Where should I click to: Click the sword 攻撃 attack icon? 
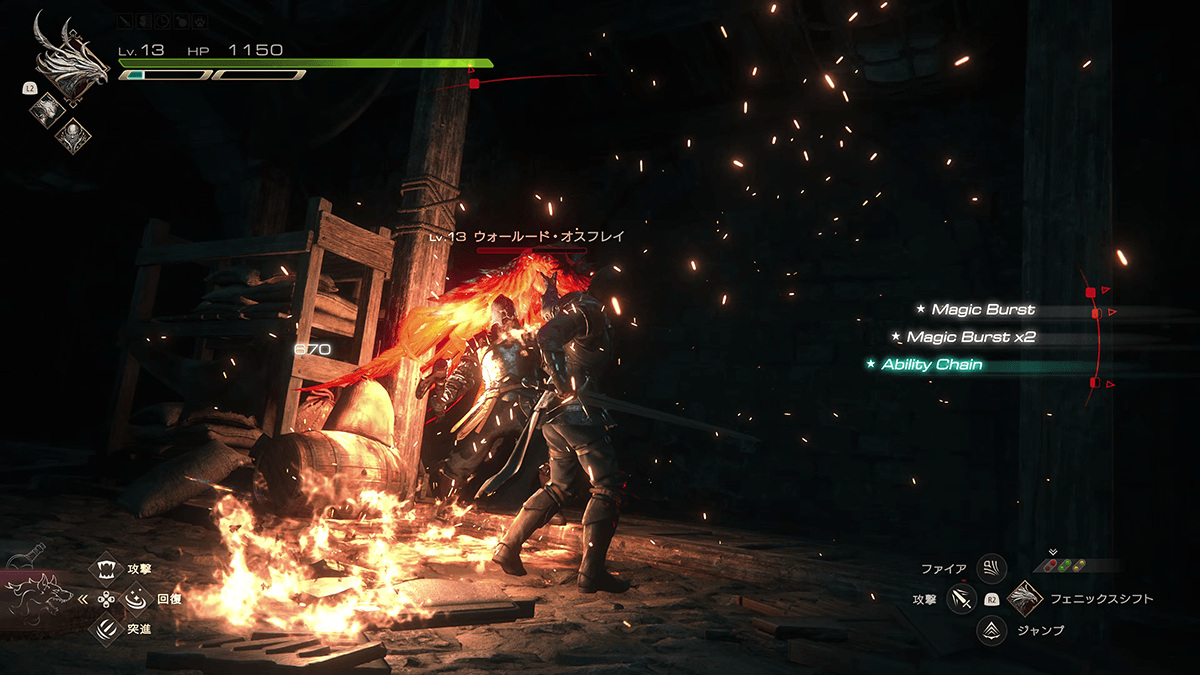click(x=962, y=599)
